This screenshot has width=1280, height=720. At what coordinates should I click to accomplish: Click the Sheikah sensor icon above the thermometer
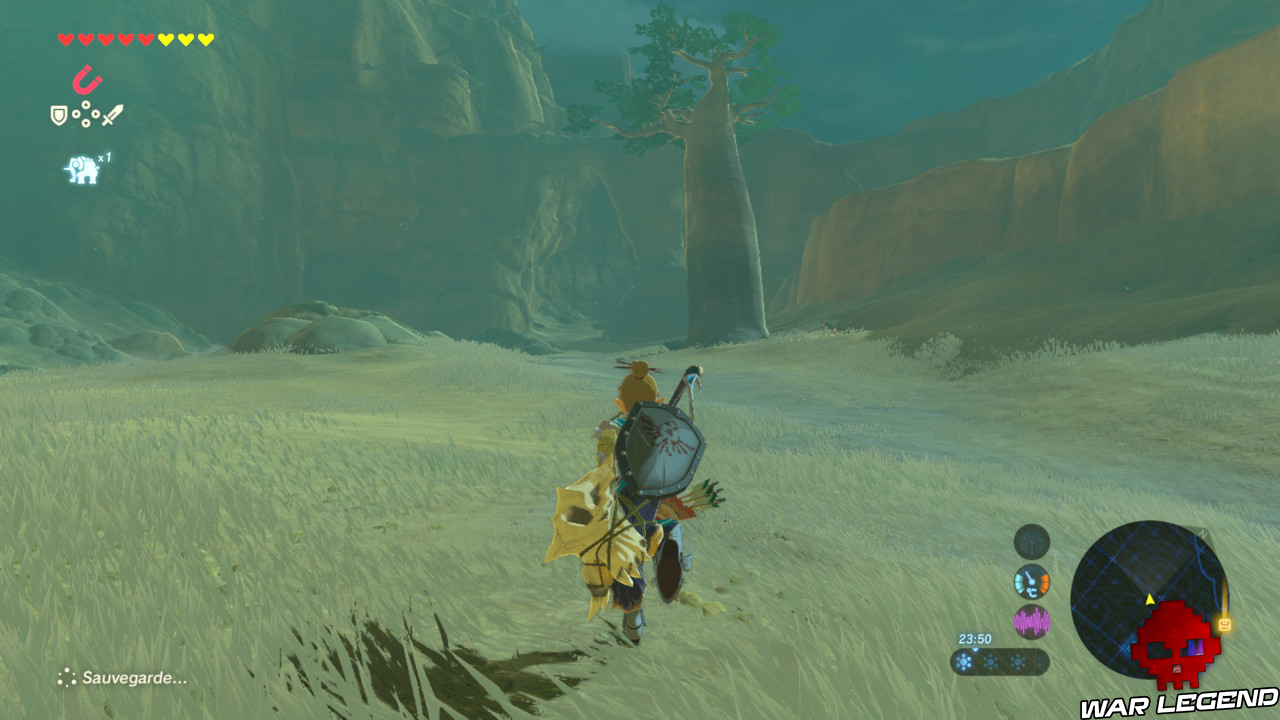1030,544
